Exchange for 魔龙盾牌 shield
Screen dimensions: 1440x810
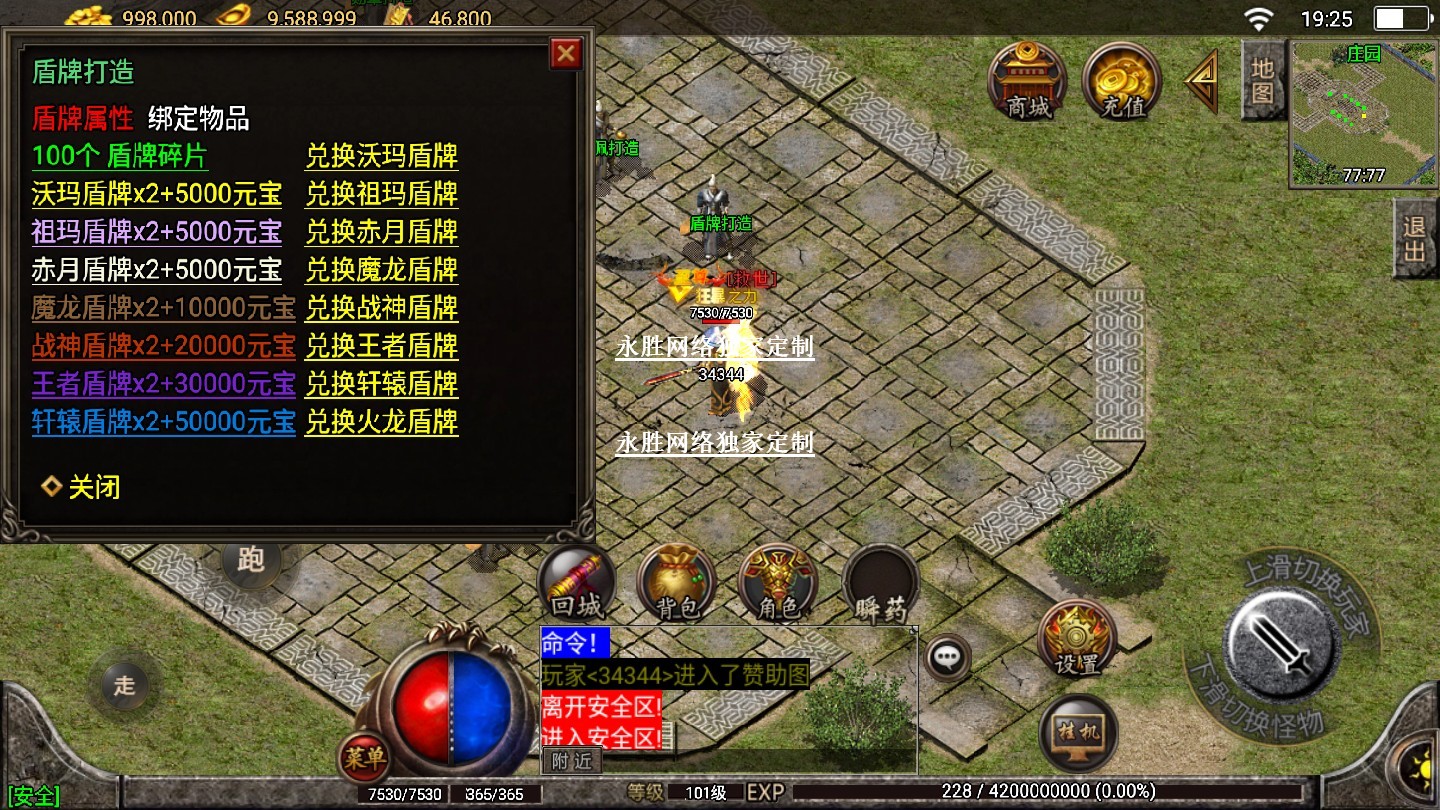coord(381,270)
